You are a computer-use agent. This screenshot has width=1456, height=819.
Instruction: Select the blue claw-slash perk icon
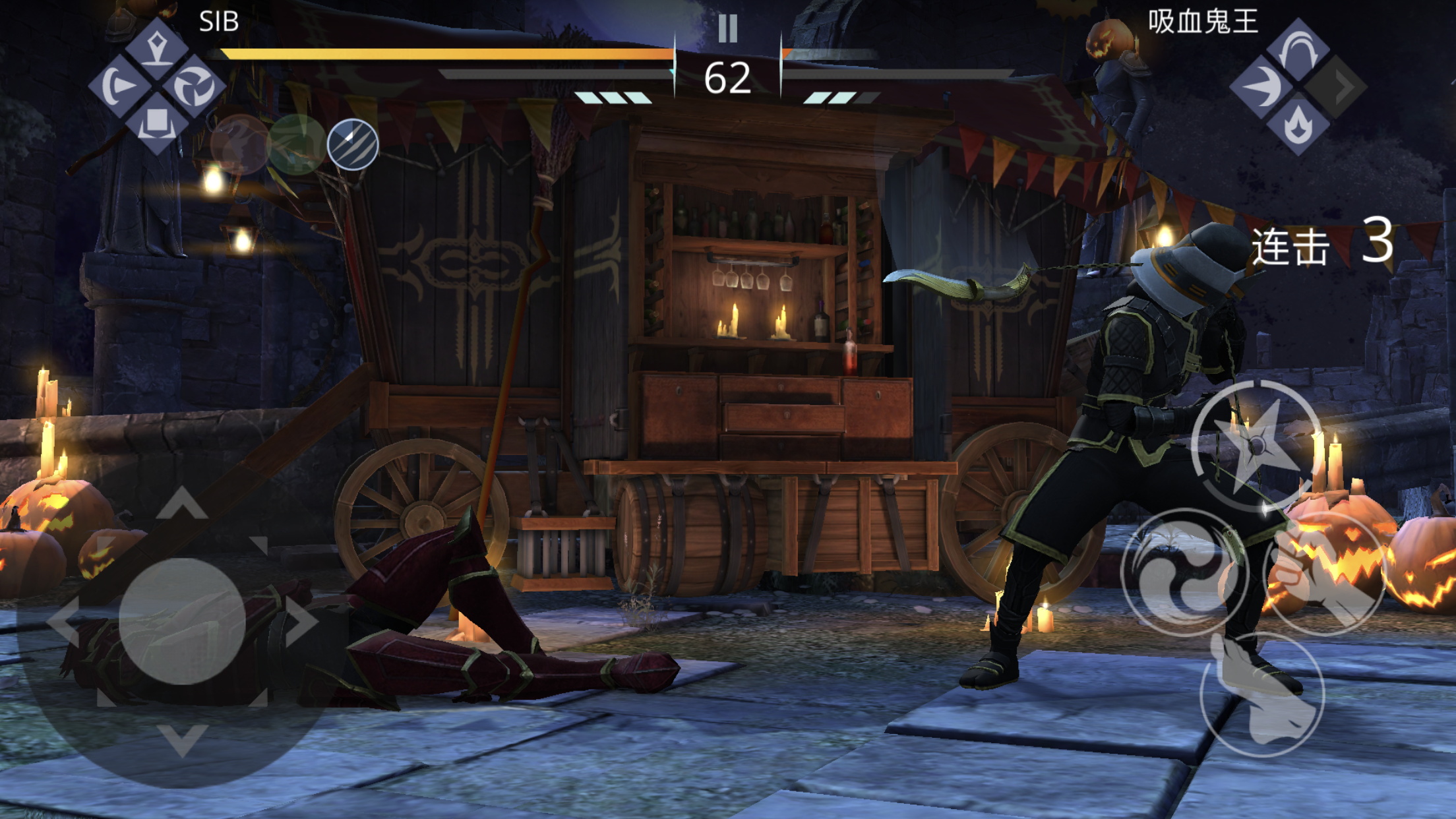coord(353,144)
